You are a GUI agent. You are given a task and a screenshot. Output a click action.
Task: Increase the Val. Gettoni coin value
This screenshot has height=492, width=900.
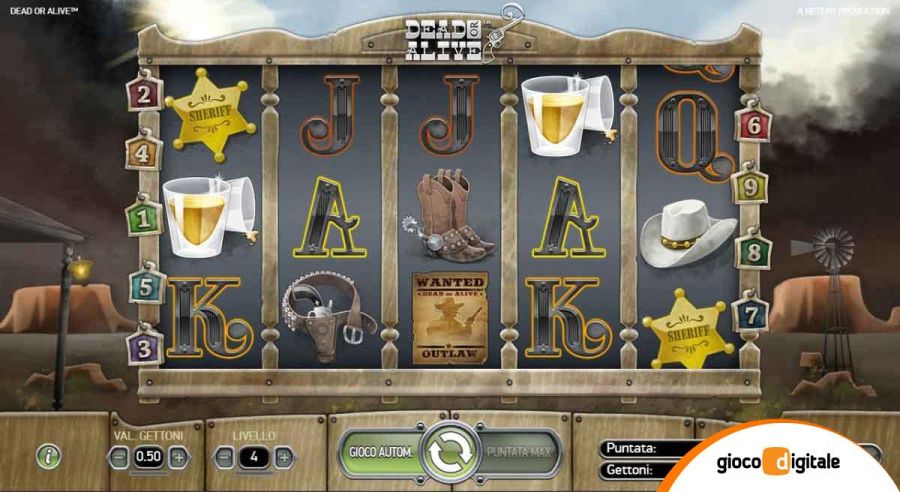coord(178,457)
